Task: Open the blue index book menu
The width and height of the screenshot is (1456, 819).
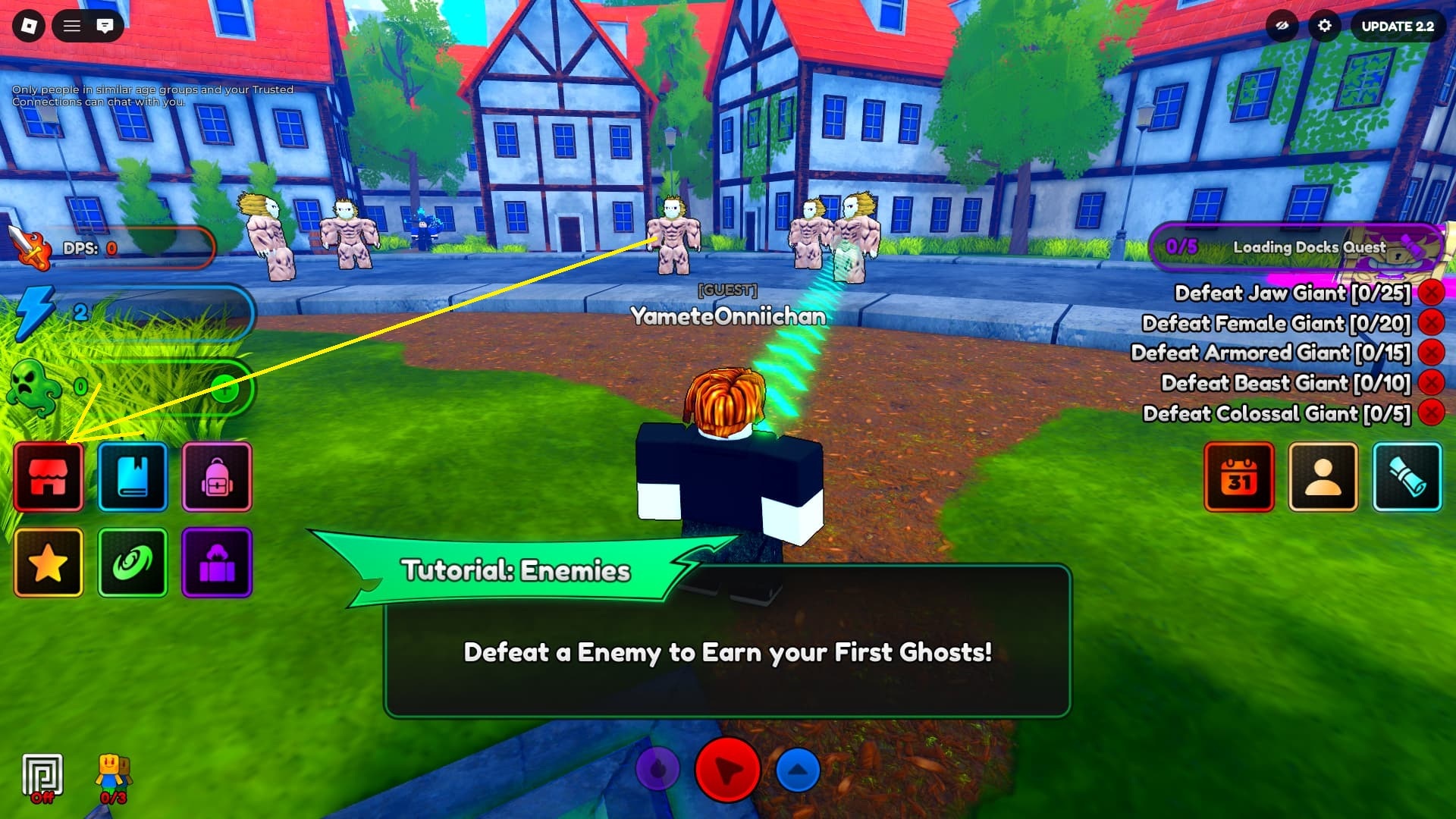Action: tap(133, 478)
